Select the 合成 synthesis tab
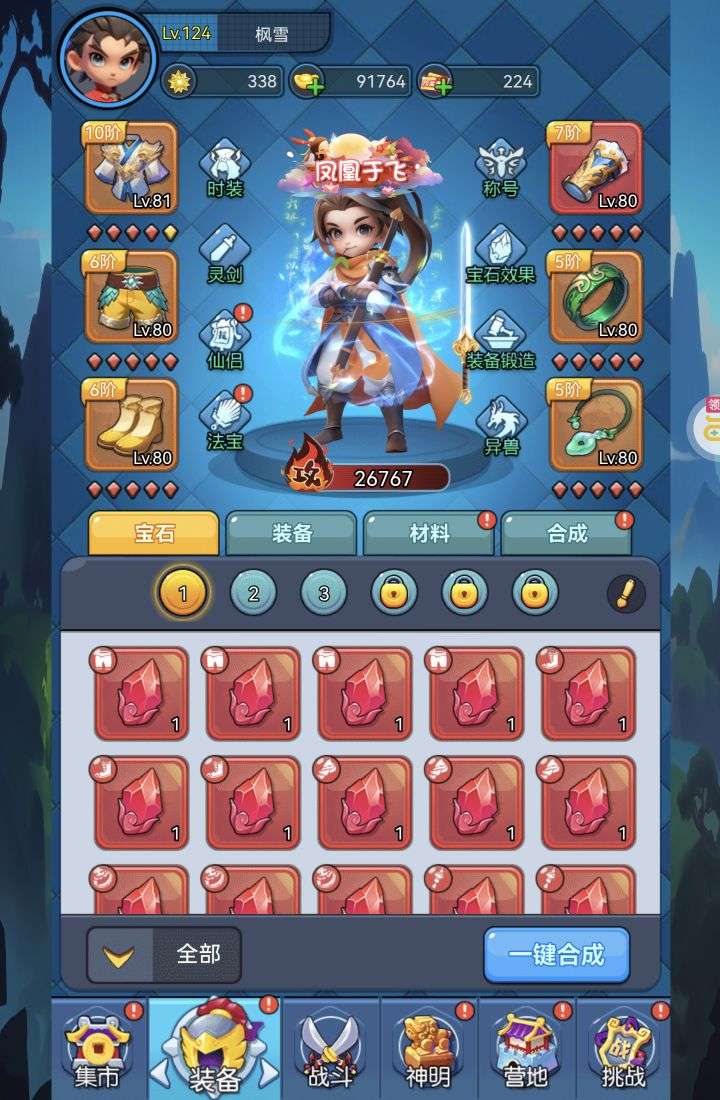The height and width of the screenshot is (1100, 720). click(x=566, y=534)
